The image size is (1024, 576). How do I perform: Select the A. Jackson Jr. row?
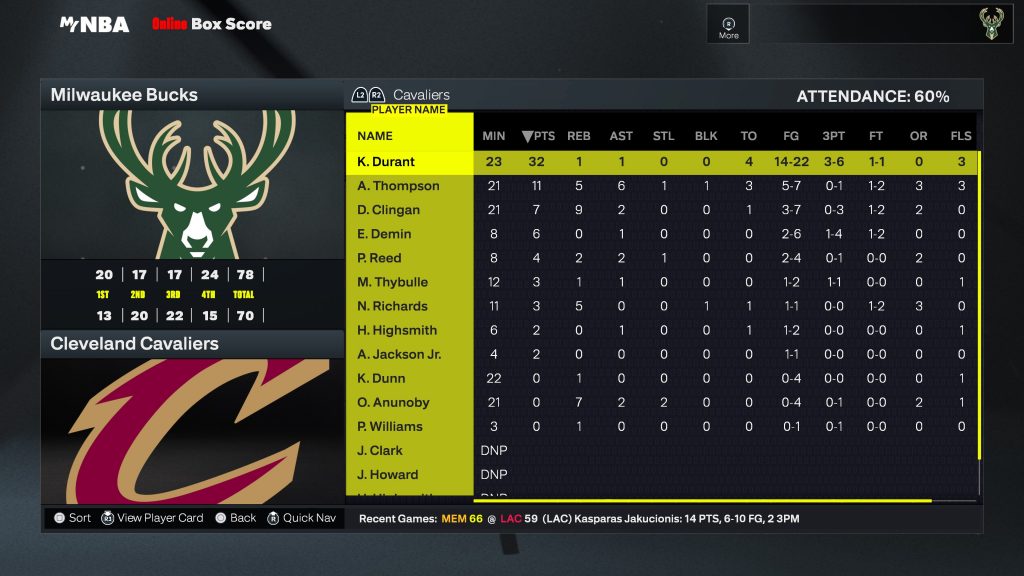399,354
